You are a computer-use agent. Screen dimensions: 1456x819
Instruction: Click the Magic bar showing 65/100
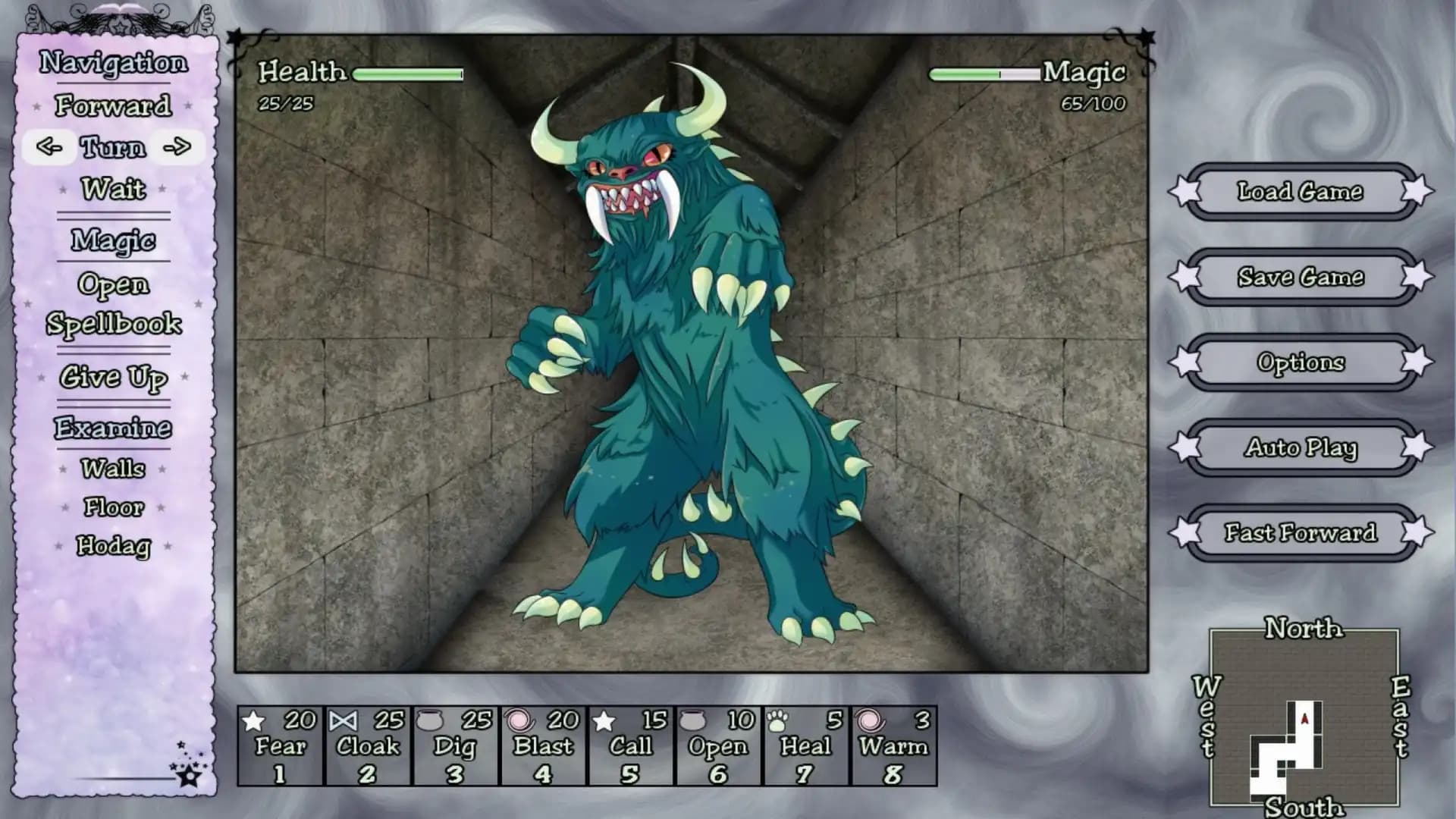click(984, 74)
